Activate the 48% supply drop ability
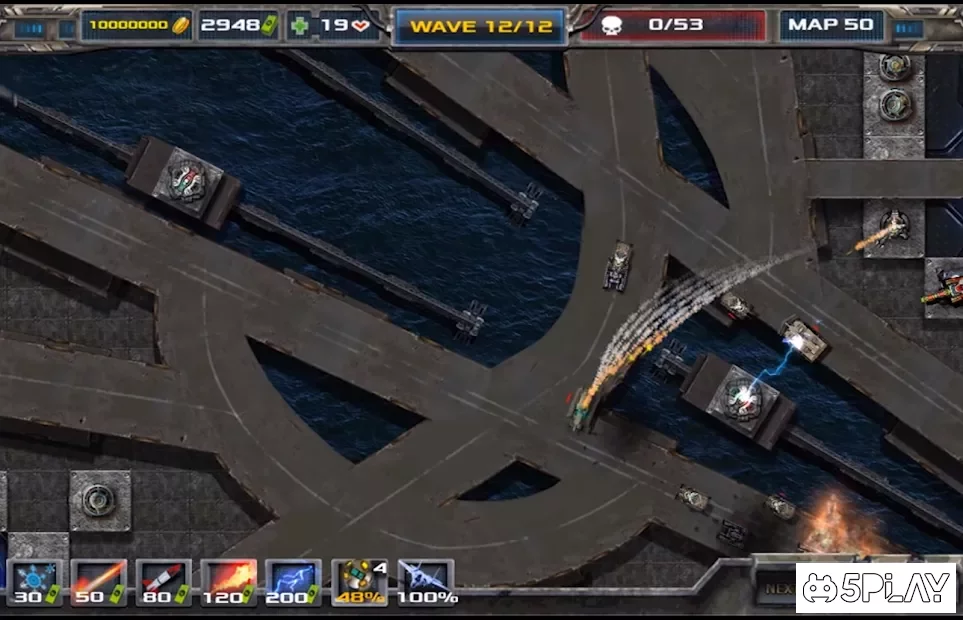Viewport: 963px width, 620px height. tap(360, 582)
